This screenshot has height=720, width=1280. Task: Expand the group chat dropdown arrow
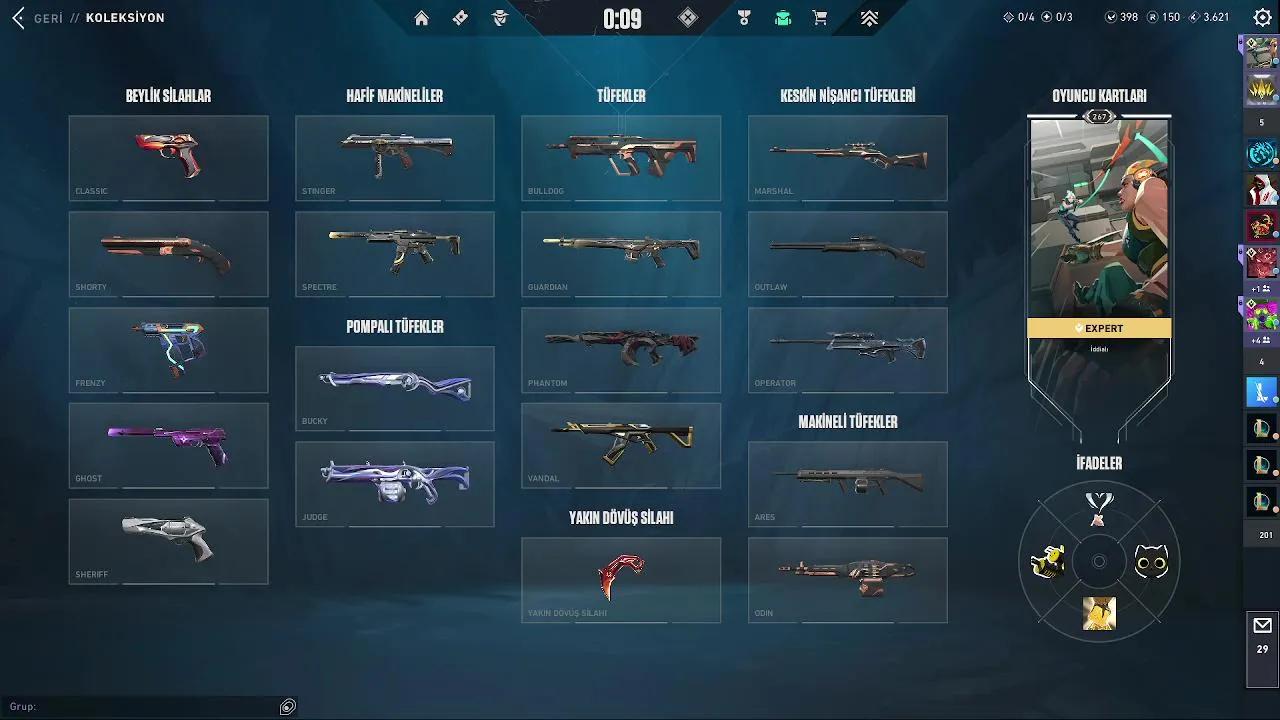pos(287,706)
